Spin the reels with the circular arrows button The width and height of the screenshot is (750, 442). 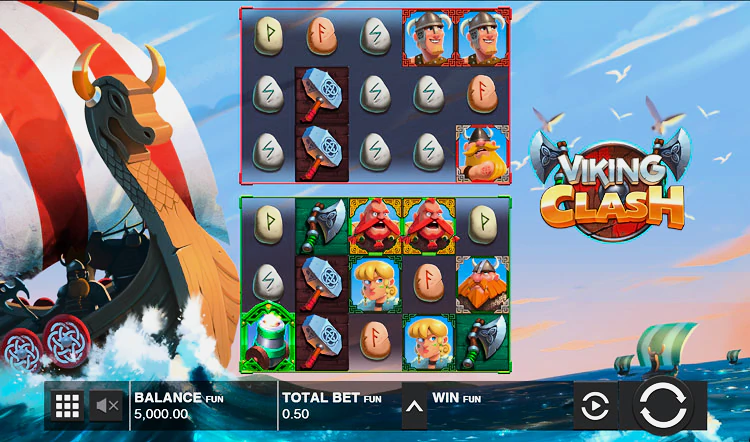pos(663,406)
